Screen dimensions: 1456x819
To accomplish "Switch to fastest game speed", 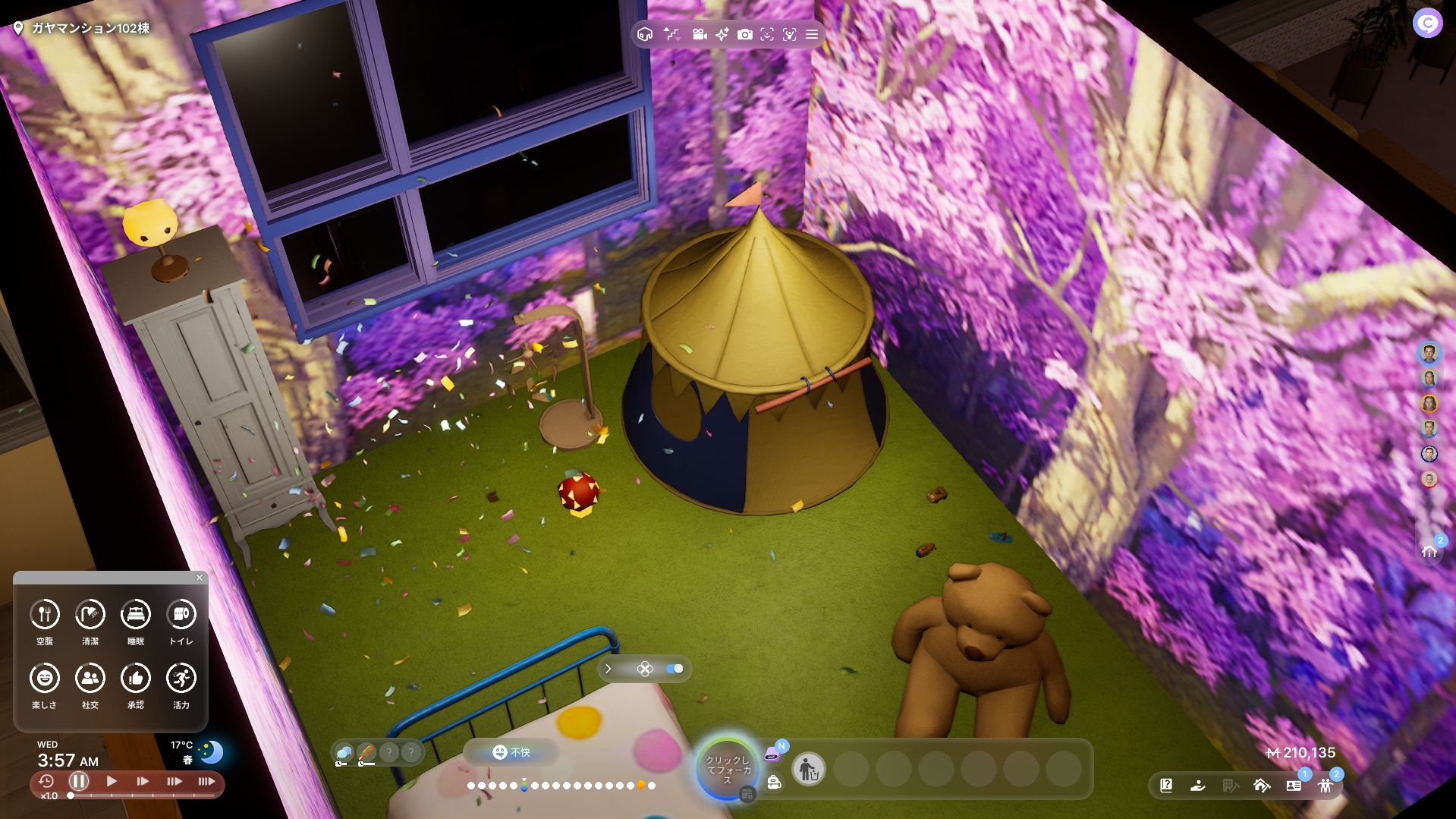I will pyautogui.click(x=206, y=781).
